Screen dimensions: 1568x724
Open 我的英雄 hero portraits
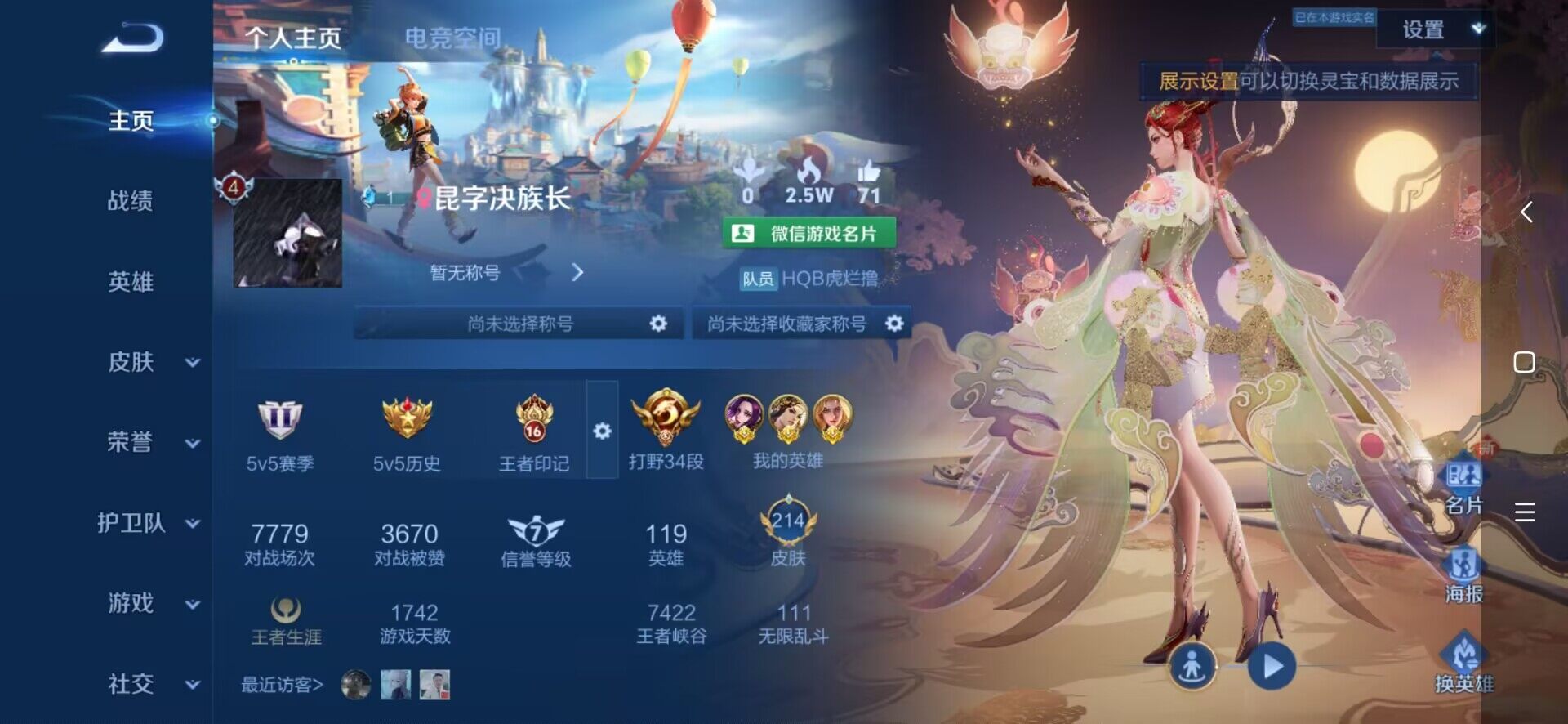click(x=788, y=431)
